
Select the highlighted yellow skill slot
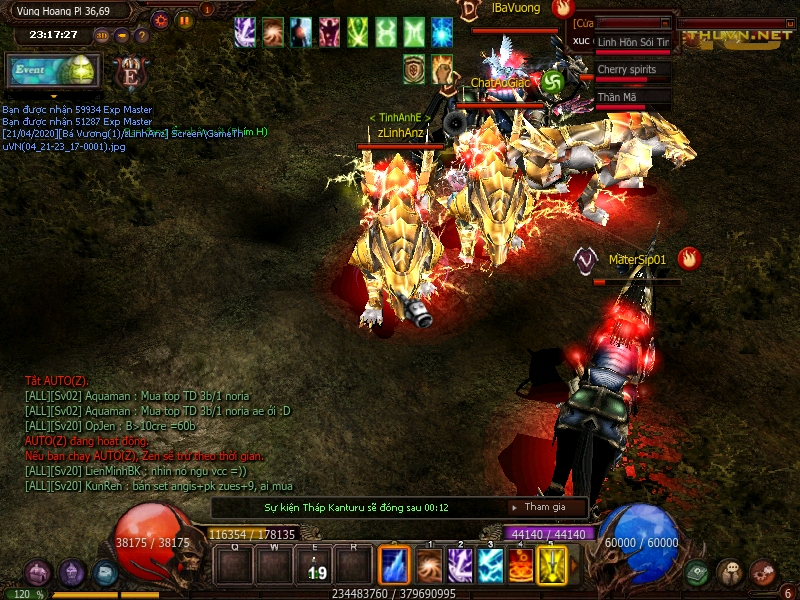552,566
